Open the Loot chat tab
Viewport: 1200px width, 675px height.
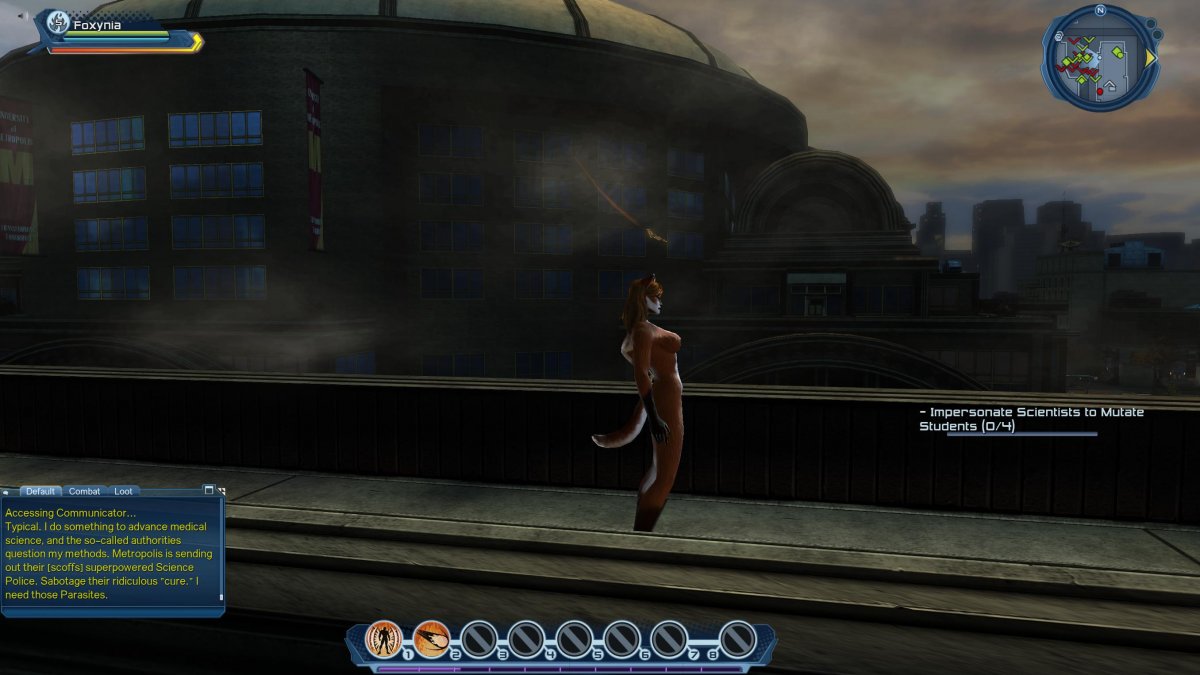click(x=123, y=491)
